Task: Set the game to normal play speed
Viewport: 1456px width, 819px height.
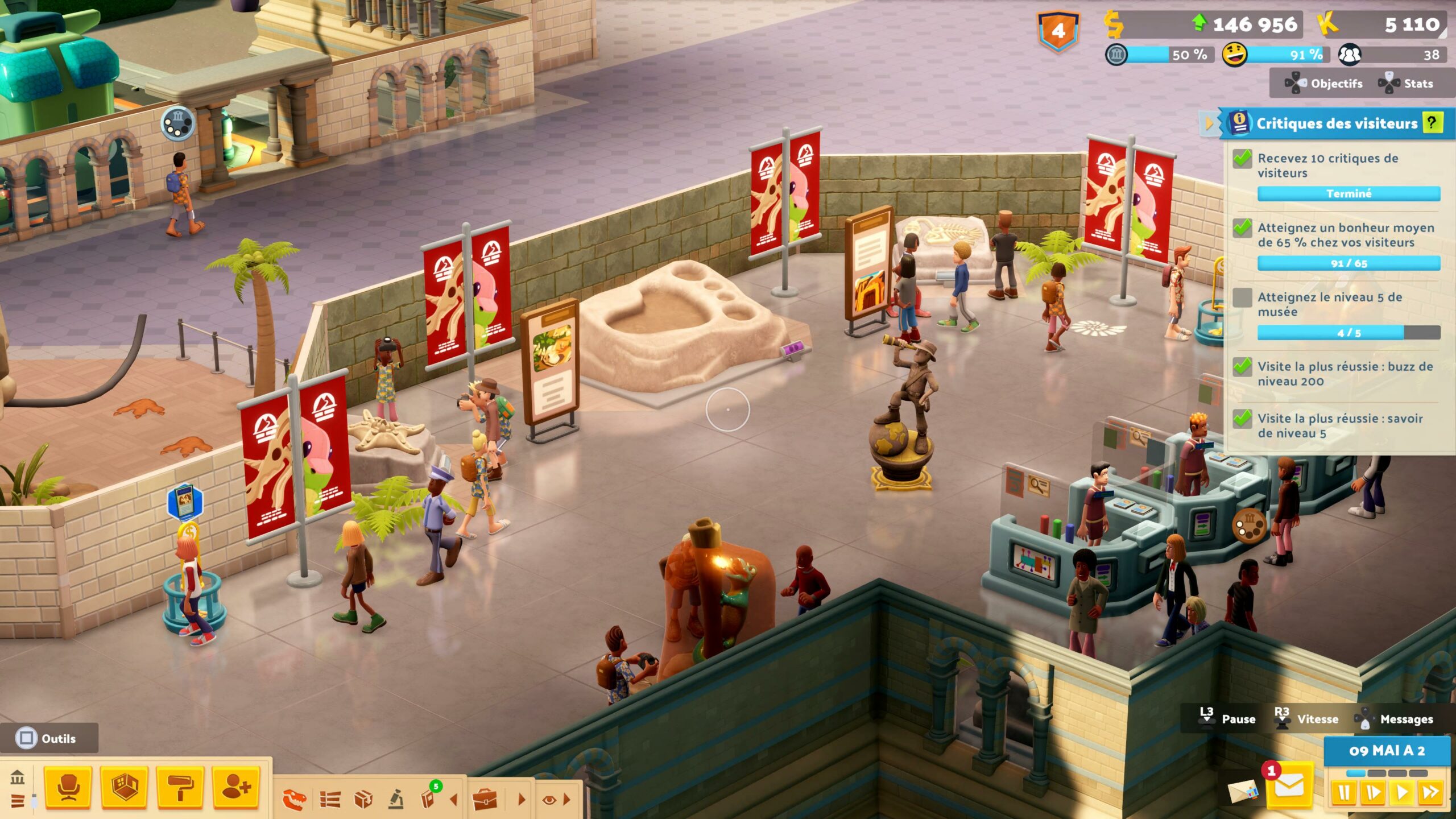Action: [x=1402, y=793]
